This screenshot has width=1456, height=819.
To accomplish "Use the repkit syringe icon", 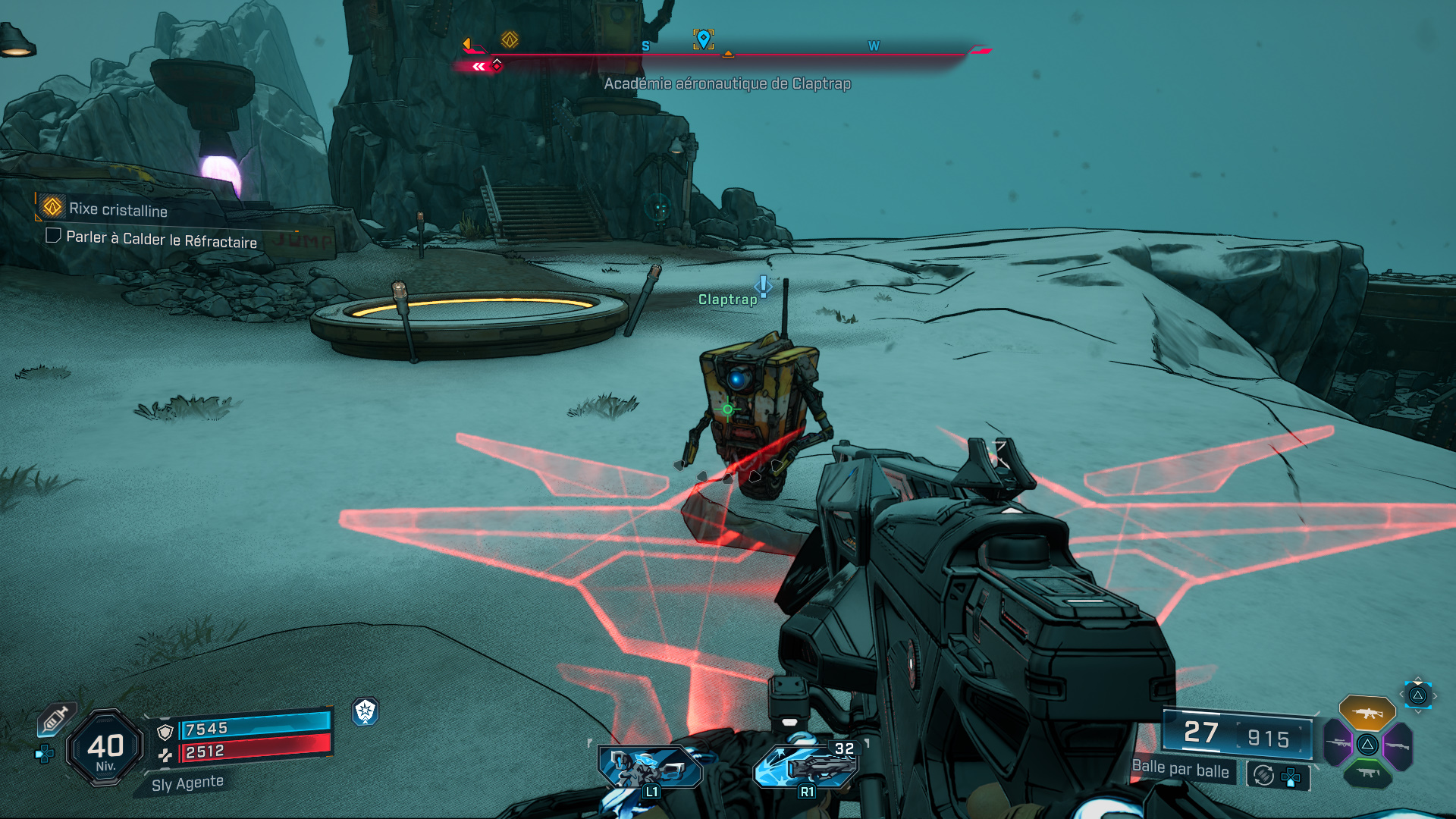I will [x=55, y=718].
